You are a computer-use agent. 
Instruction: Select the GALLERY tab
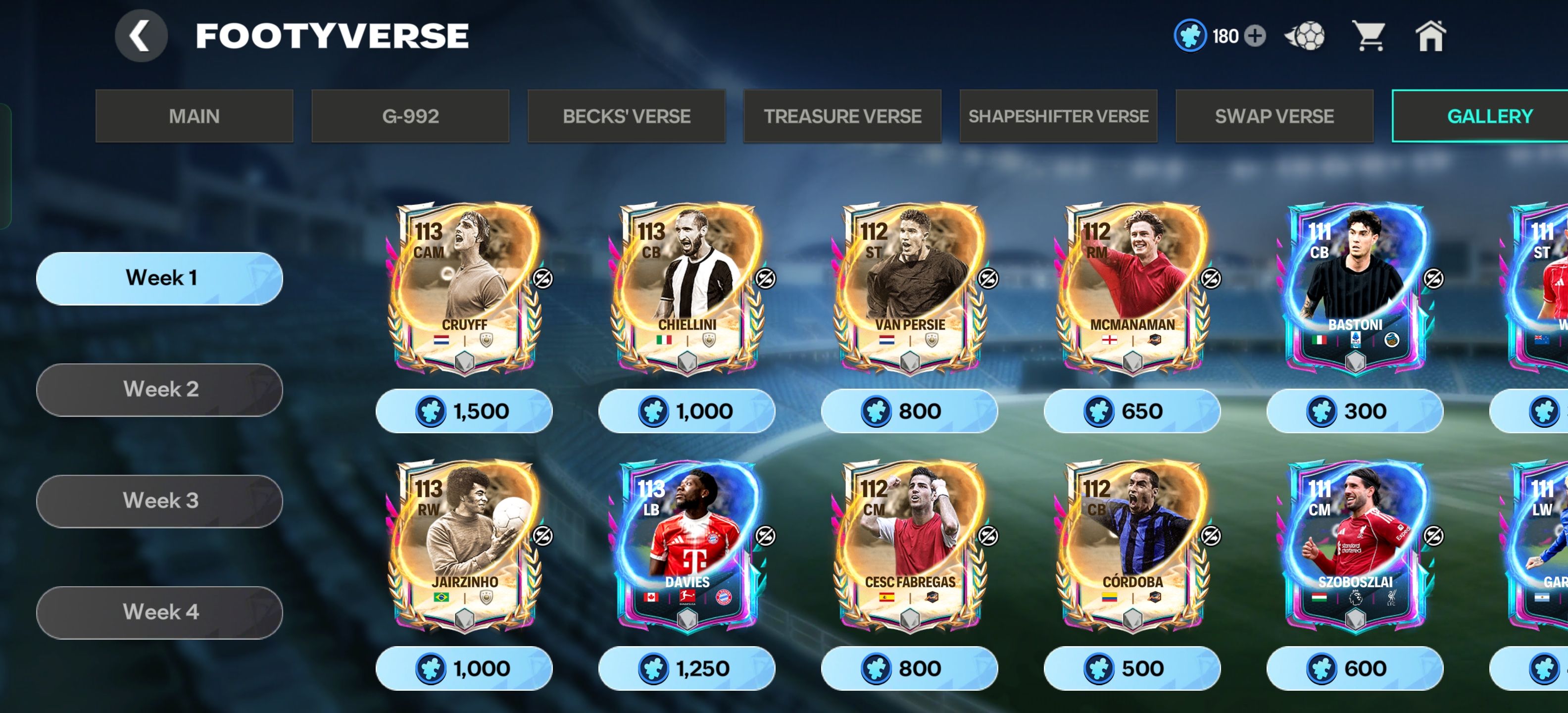coord(1489,116)
